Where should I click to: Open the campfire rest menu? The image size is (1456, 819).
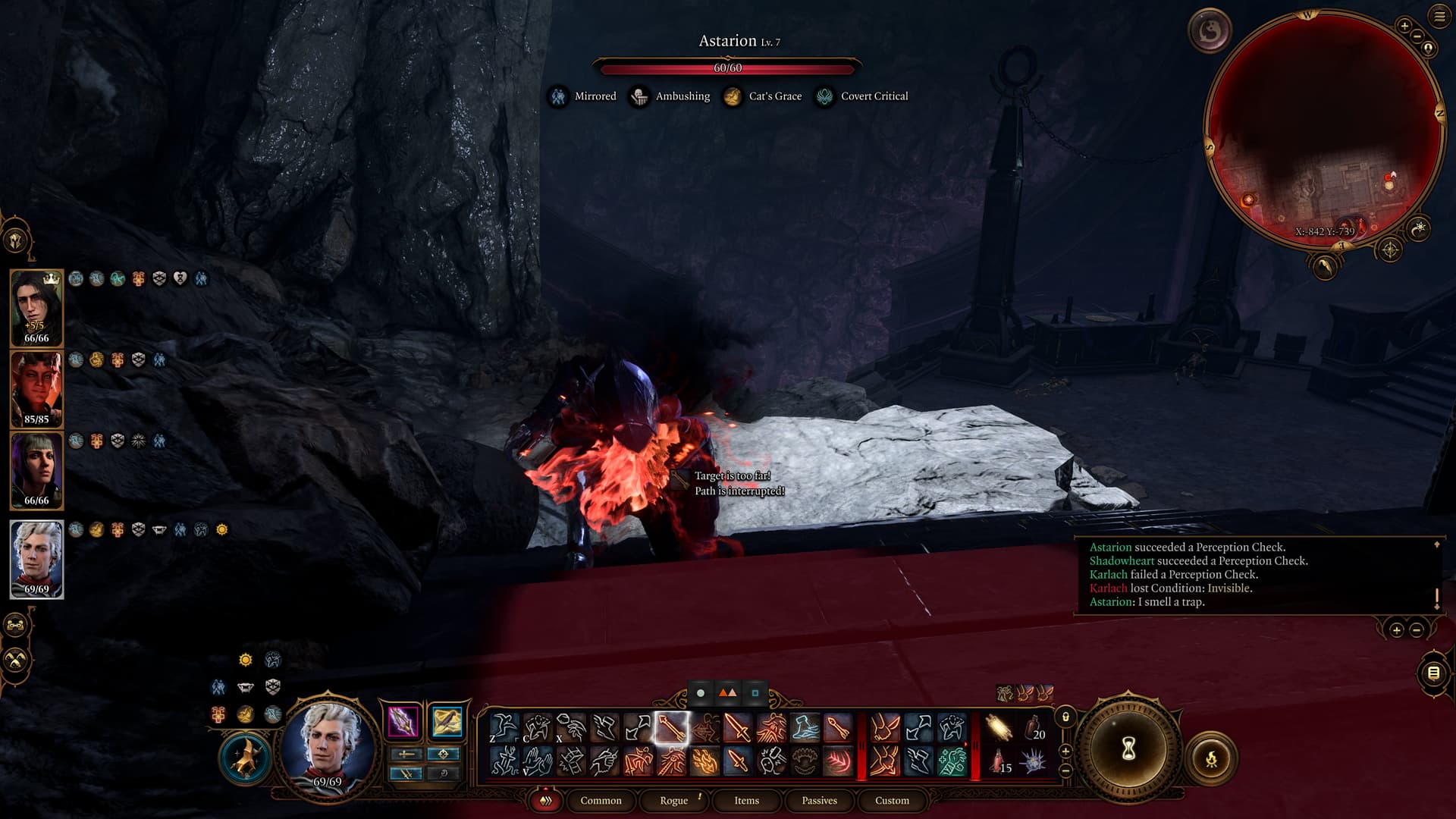[1211, 758]
